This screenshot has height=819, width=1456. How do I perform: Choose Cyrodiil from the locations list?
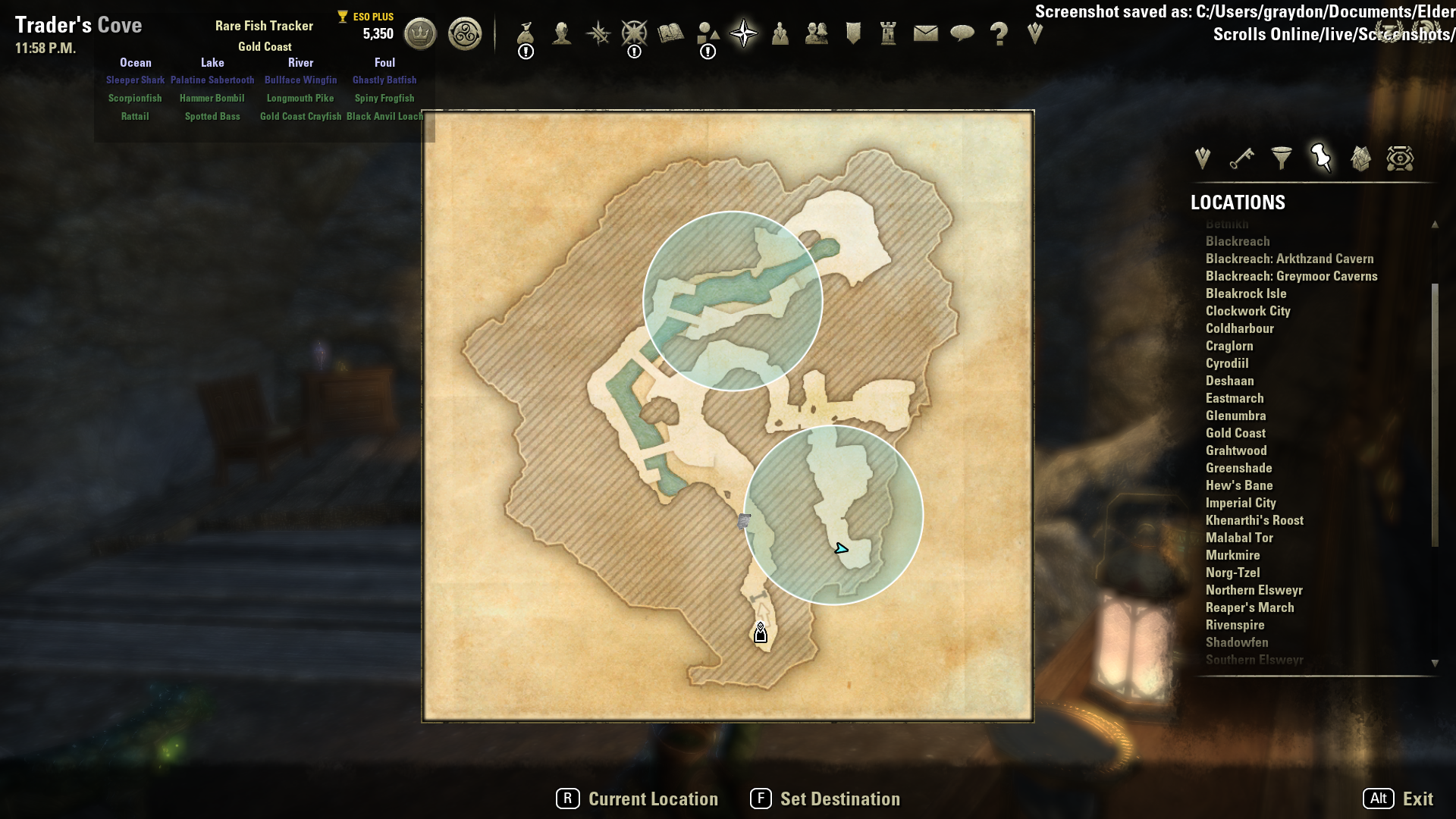(1227, 363)
